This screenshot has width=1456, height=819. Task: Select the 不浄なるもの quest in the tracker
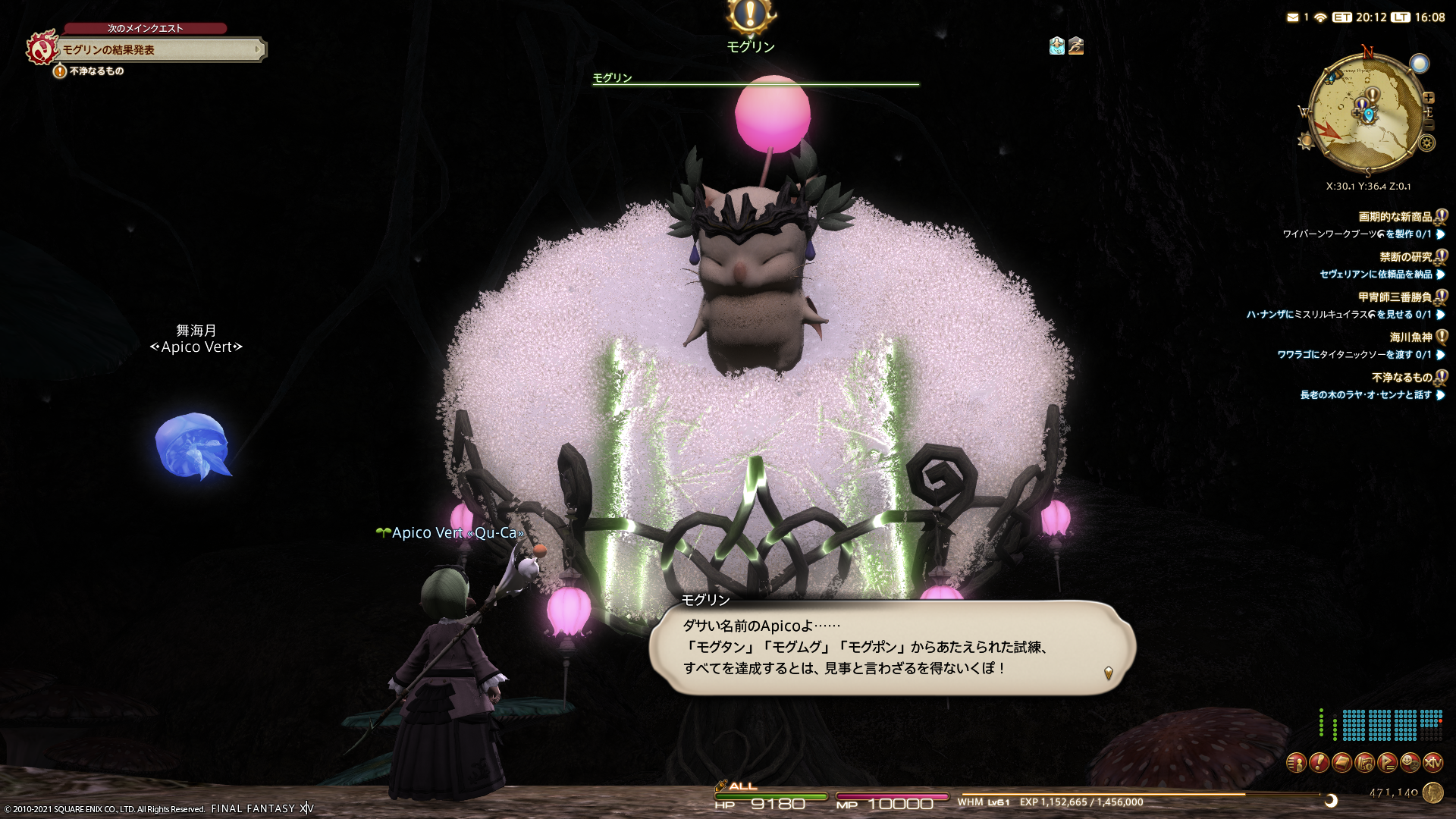point(1401,378)
